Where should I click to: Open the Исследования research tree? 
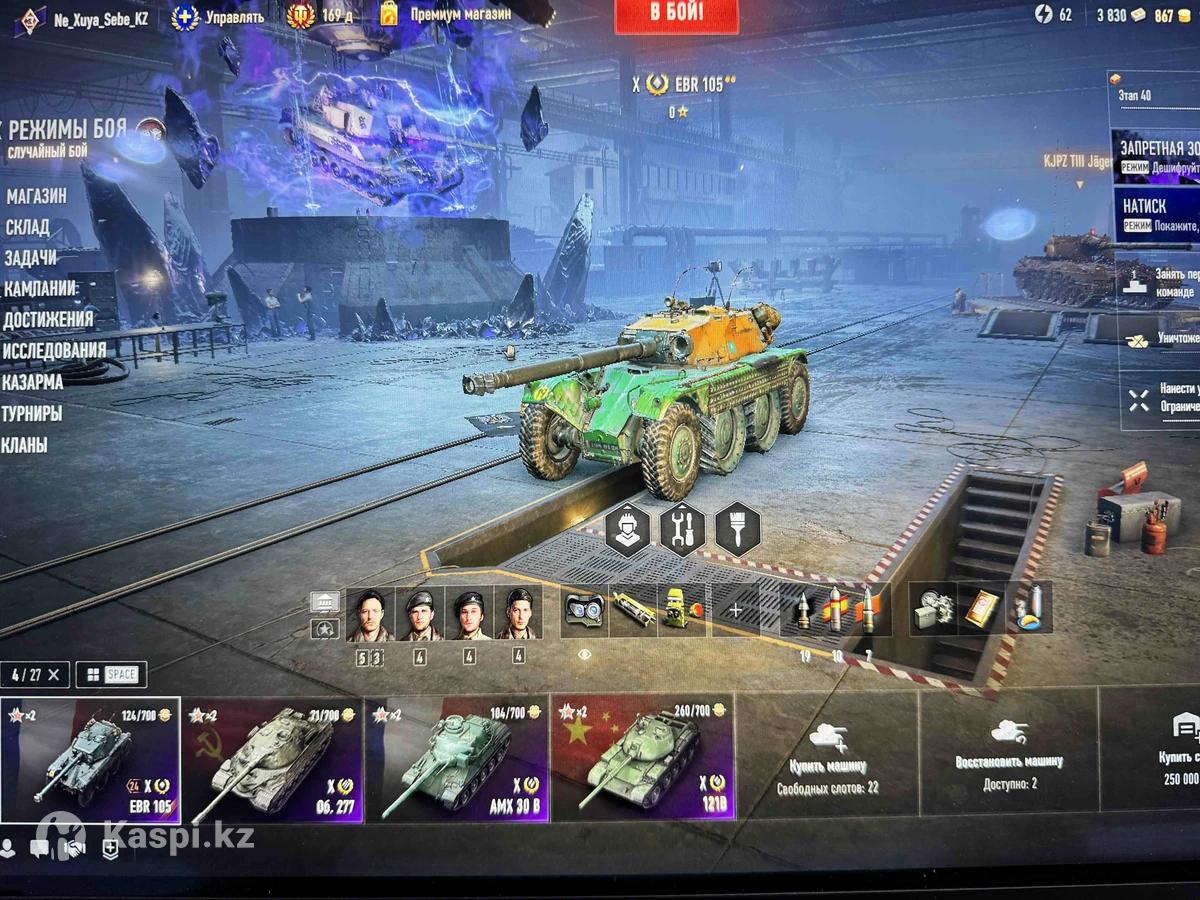point(54,351)
